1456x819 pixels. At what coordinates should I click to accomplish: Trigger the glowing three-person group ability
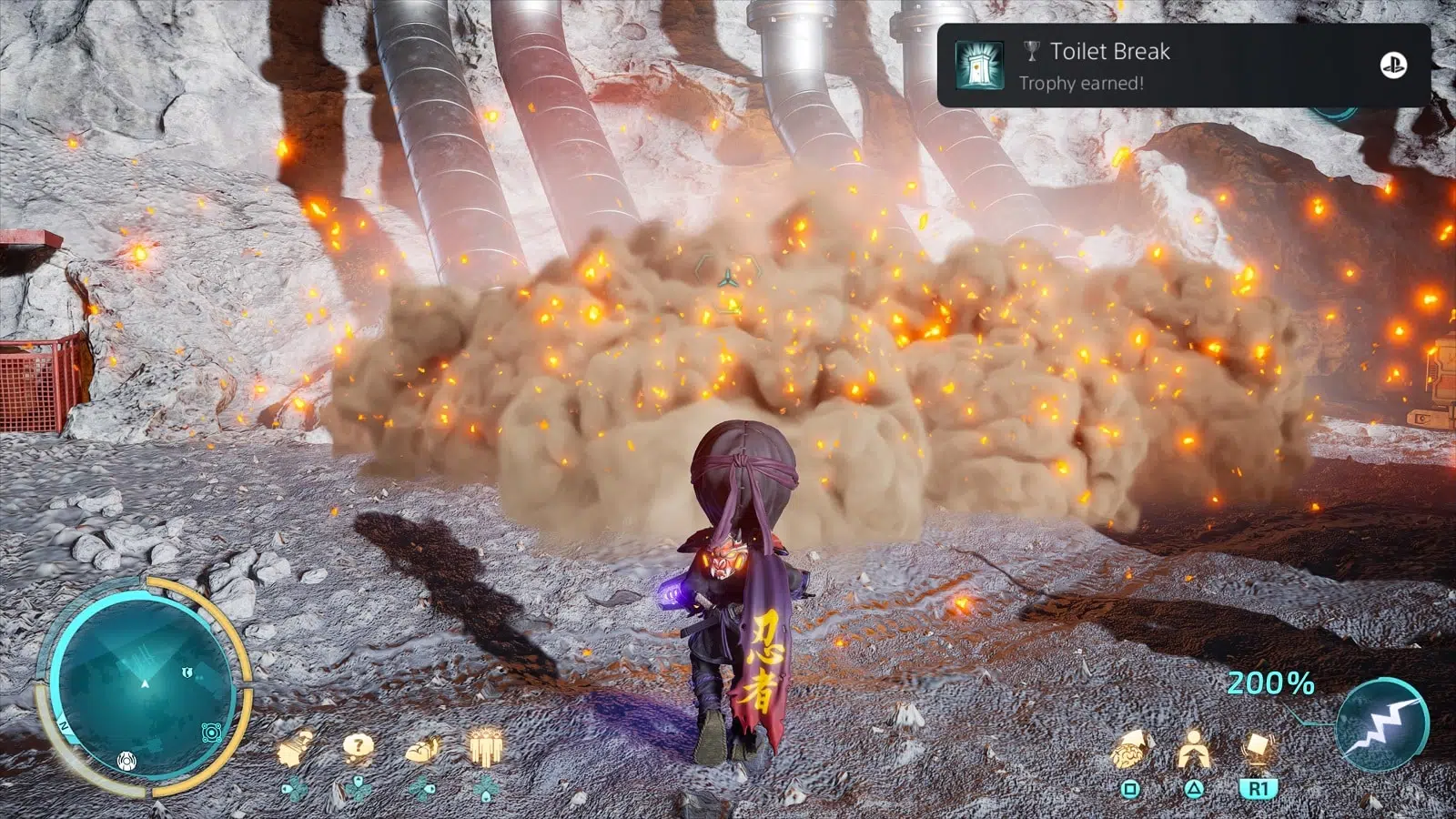click(x=485, y=748)
